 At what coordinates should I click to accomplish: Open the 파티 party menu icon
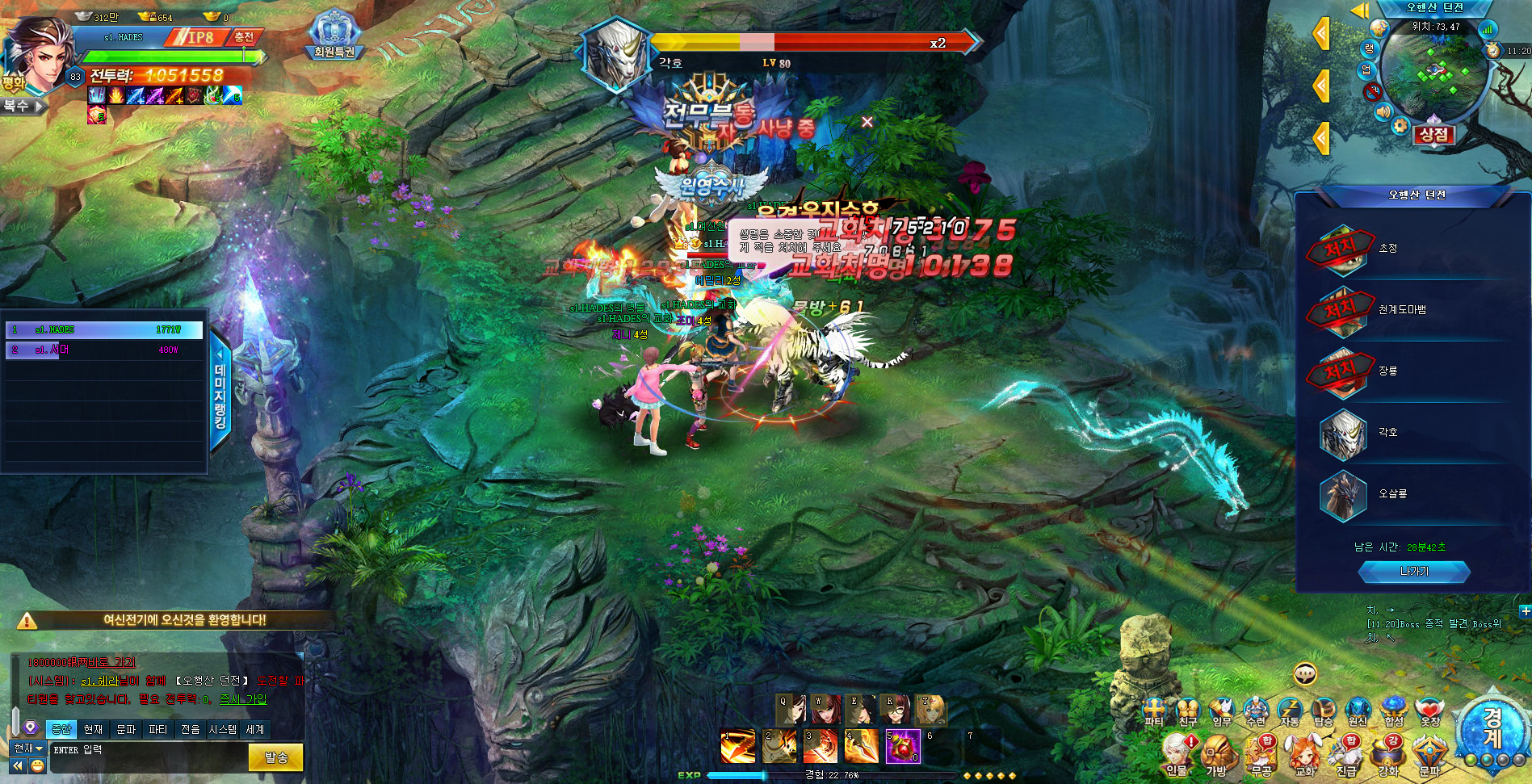pyautogui.click(x=1154, y=711)
